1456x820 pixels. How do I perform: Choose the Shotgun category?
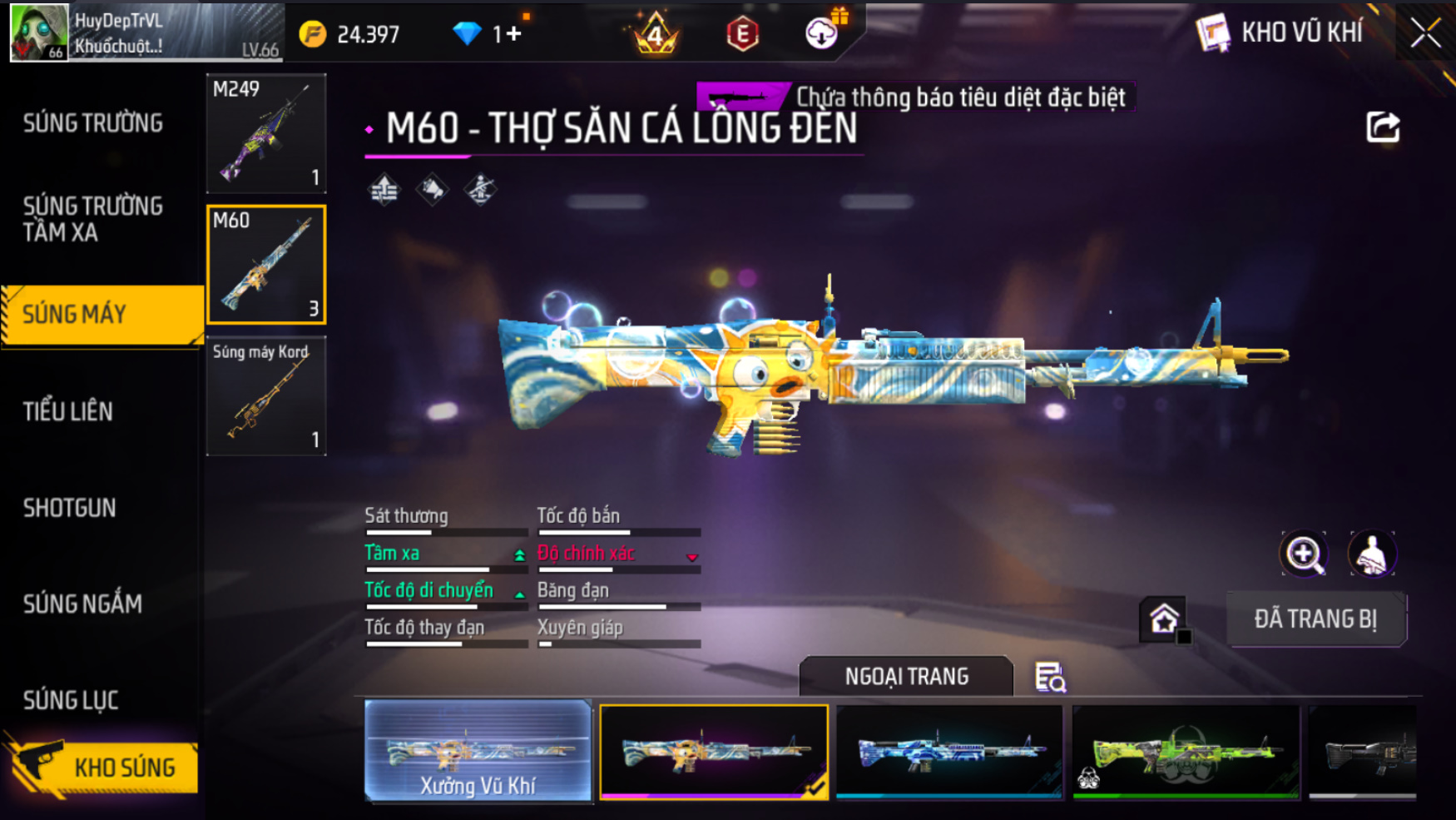coord(70,508)
